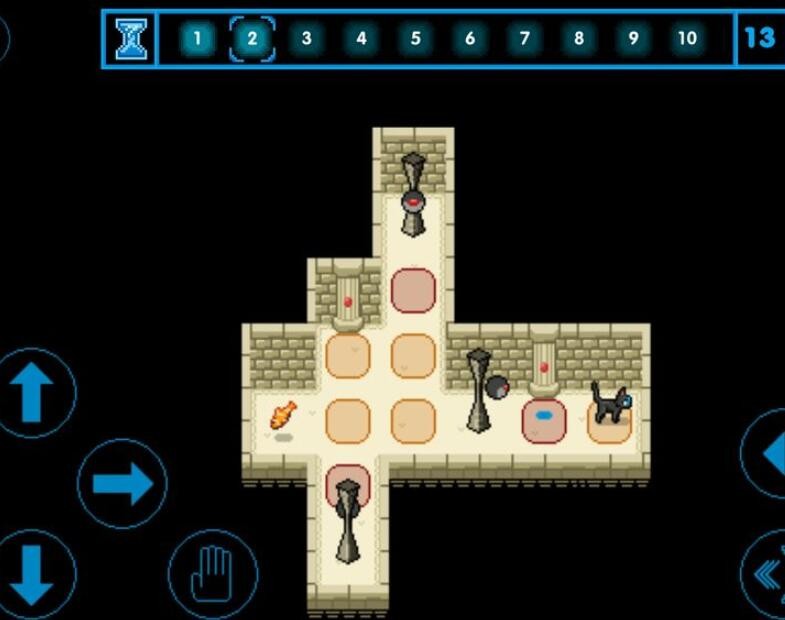
Task: Choose turn 5 on the timeline
Action: click(415, 39)
